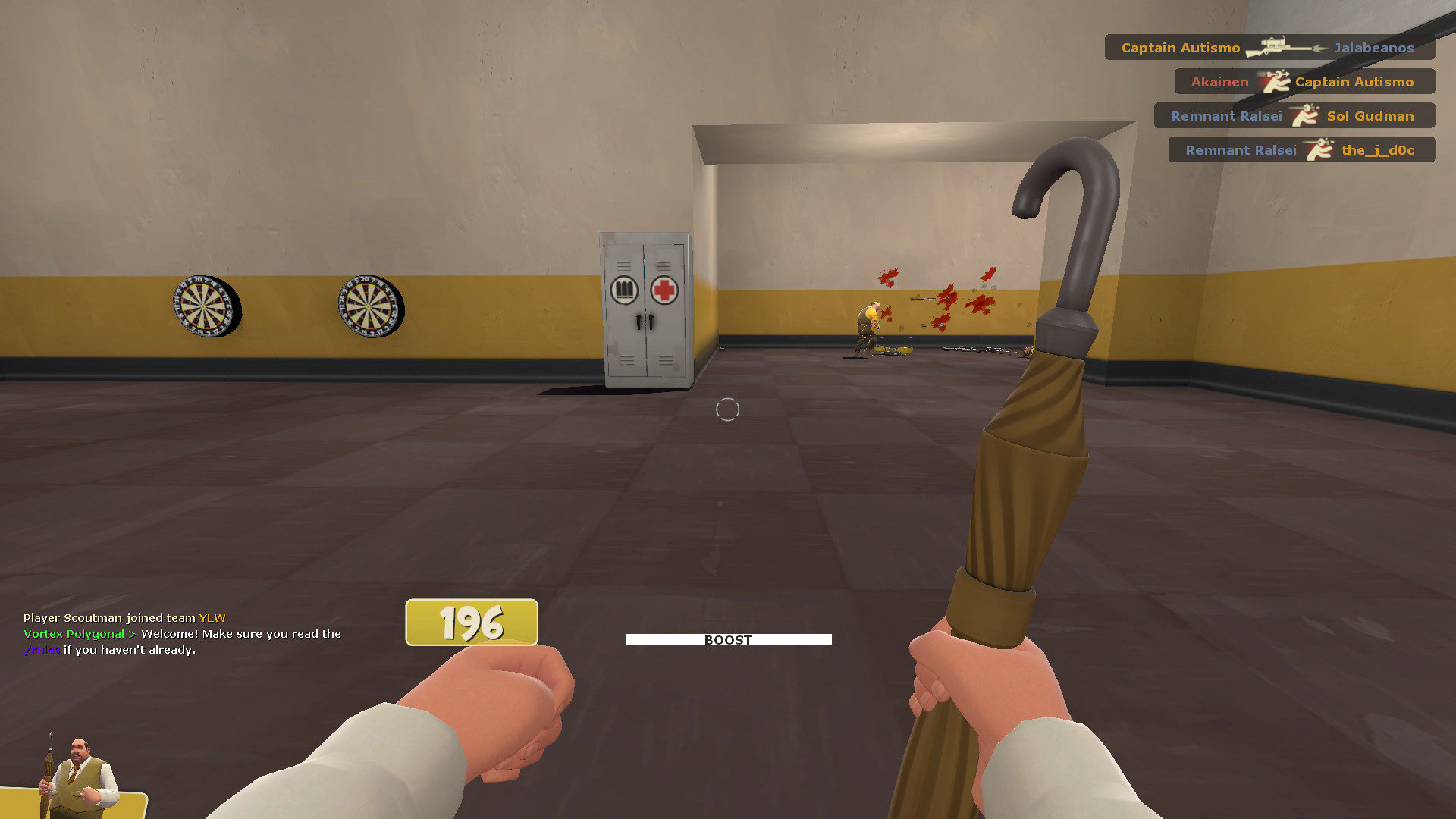
Task: Open the /rules chat link
Action: tap(42, 650)
